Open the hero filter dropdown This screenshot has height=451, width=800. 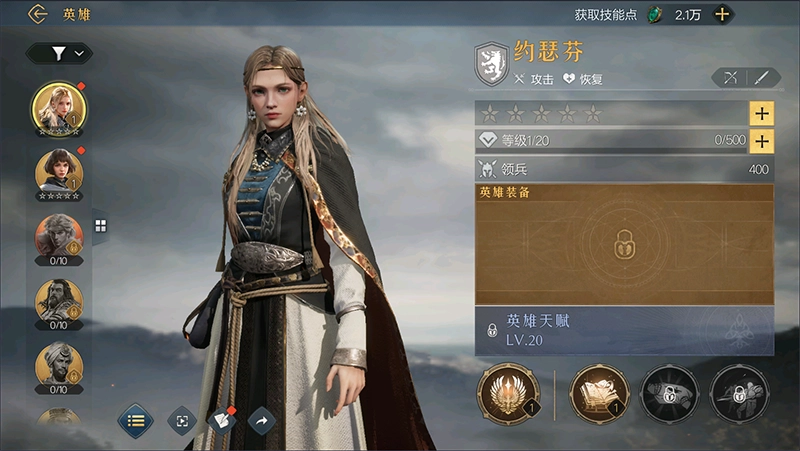point(59,53)
